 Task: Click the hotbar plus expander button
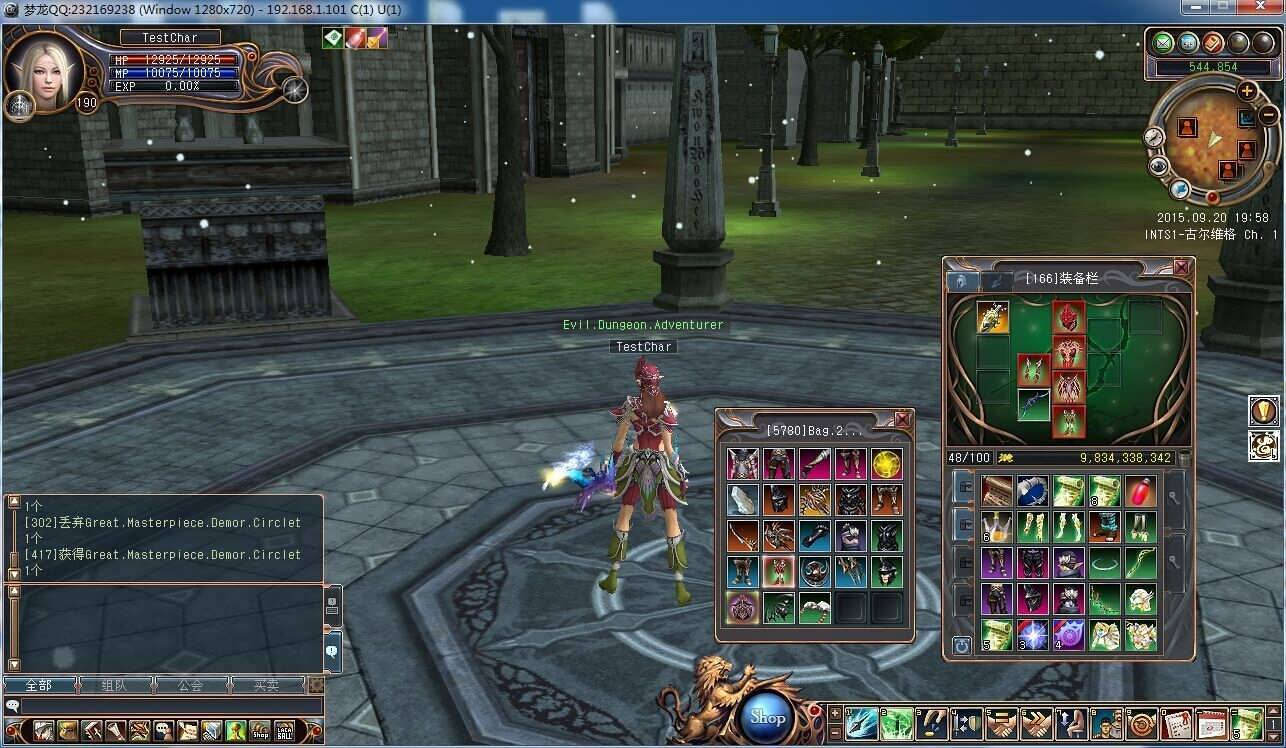835,715
